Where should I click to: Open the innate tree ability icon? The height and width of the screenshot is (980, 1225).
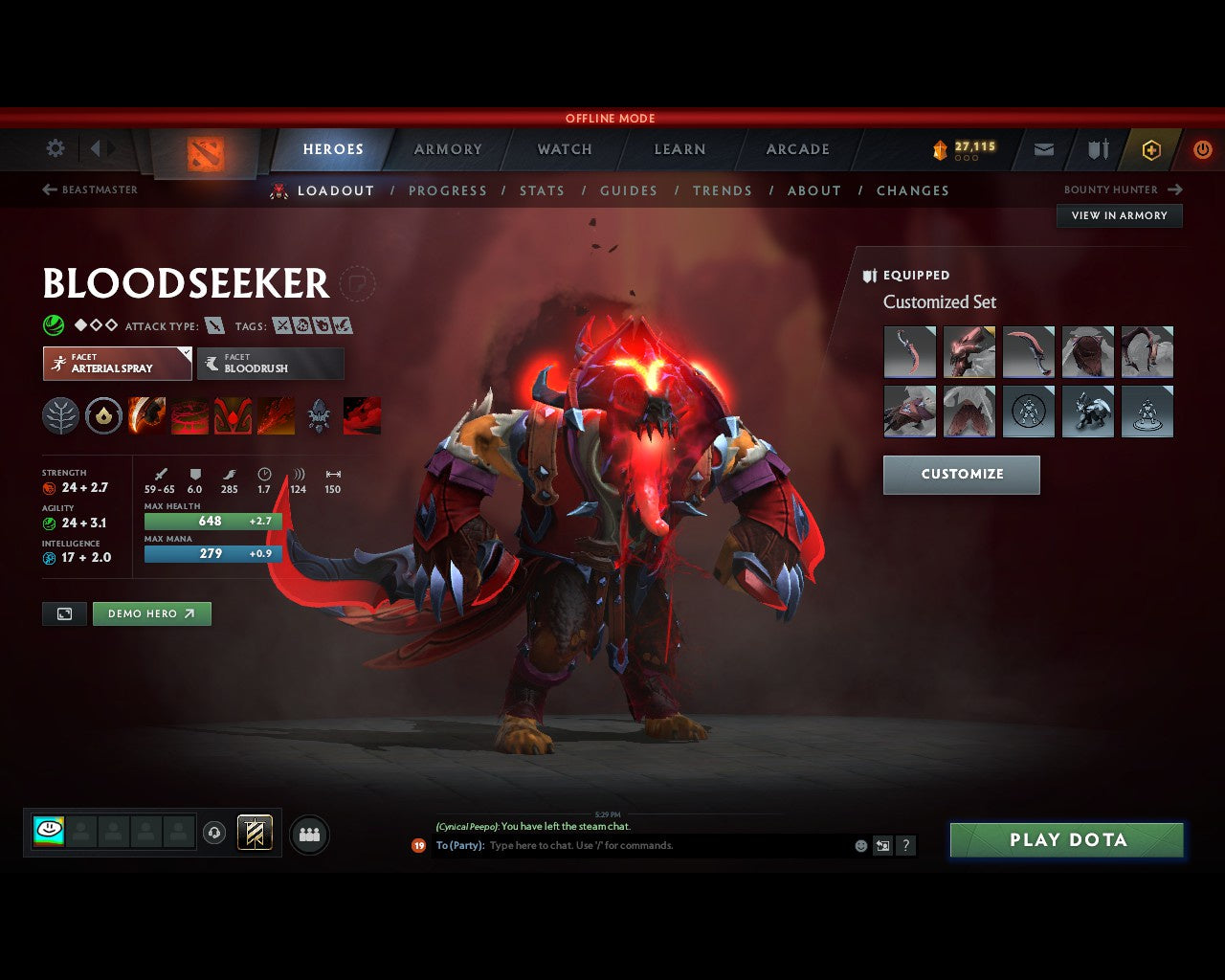click(x=60, y=415)
